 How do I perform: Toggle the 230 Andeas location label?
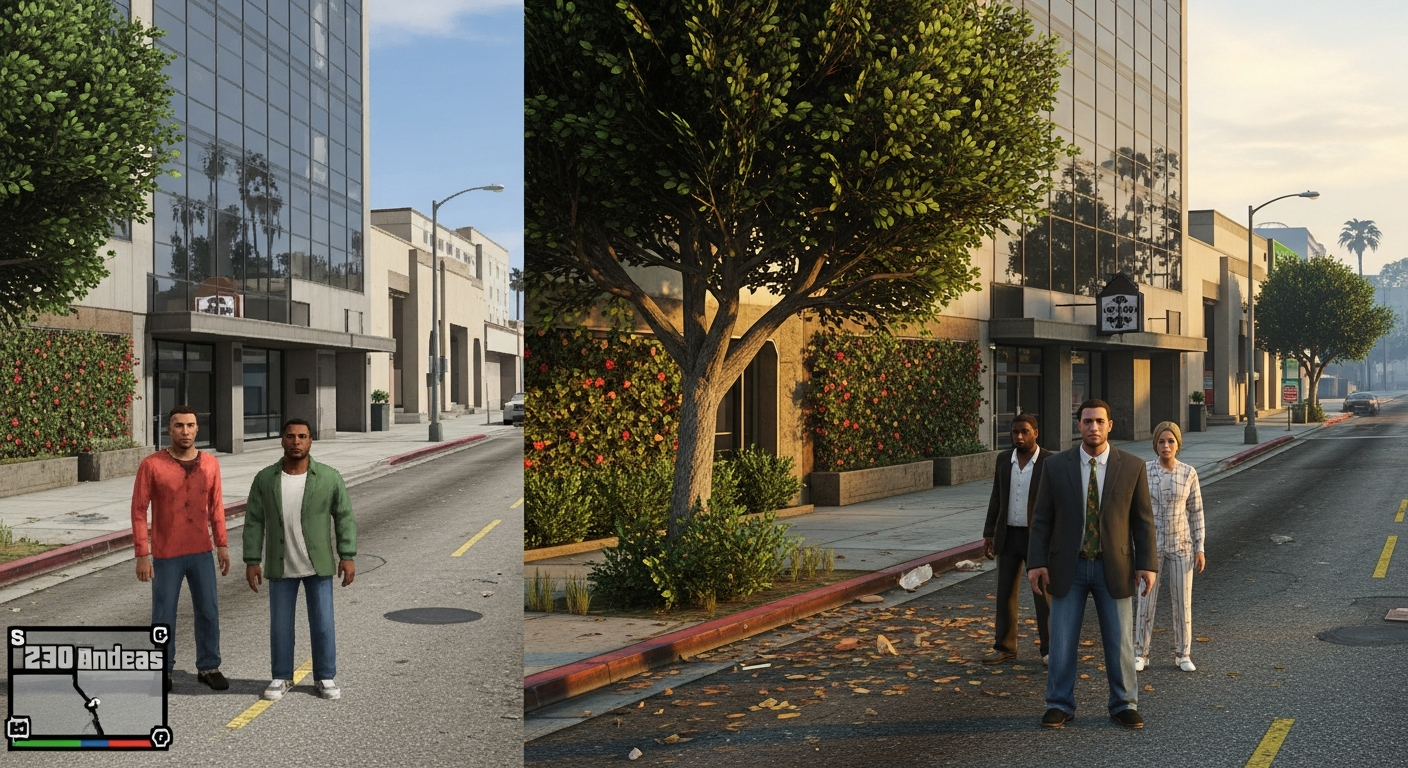pos(90,657)
